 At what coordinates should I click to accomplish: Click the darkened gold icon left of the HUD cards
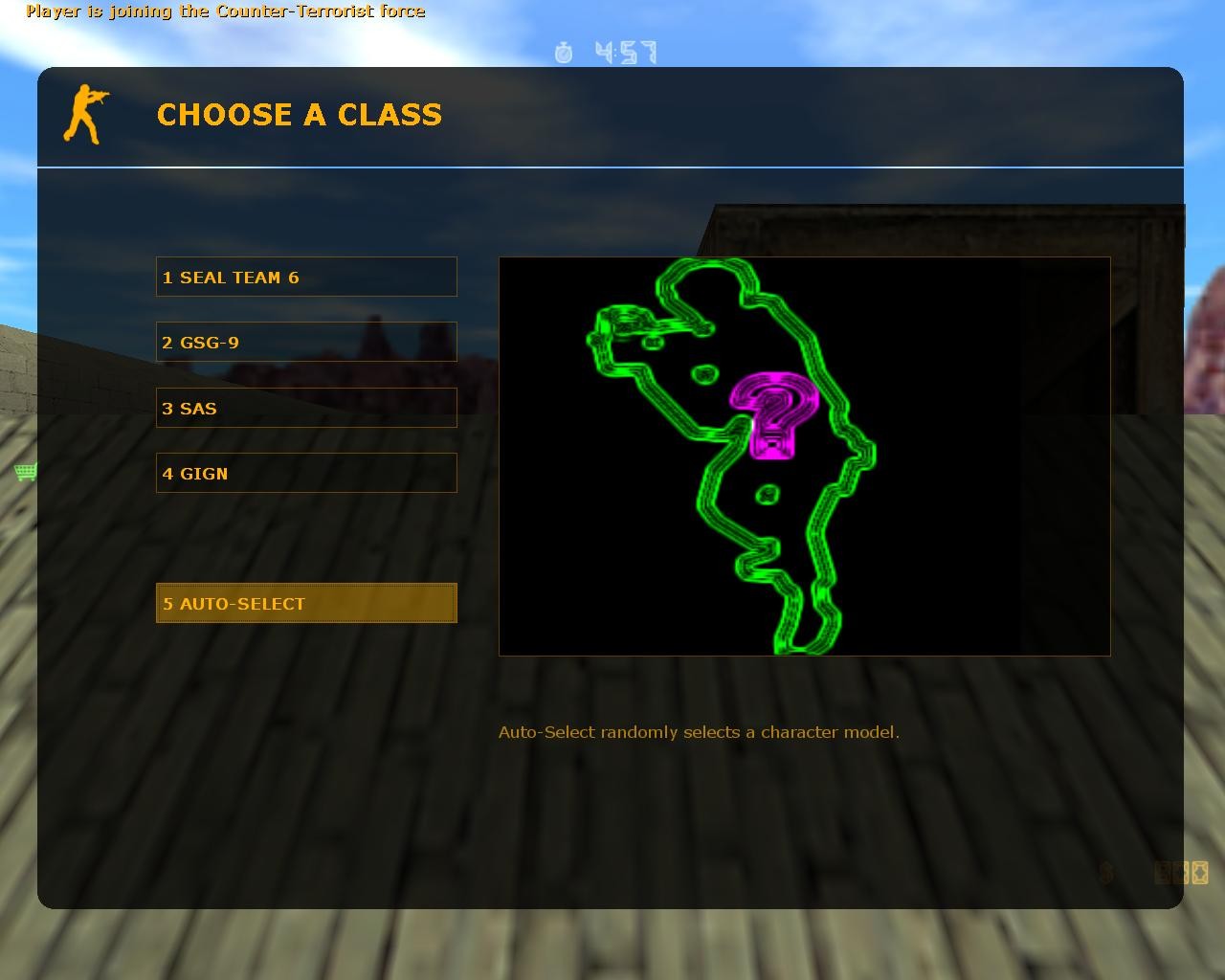1162,871
